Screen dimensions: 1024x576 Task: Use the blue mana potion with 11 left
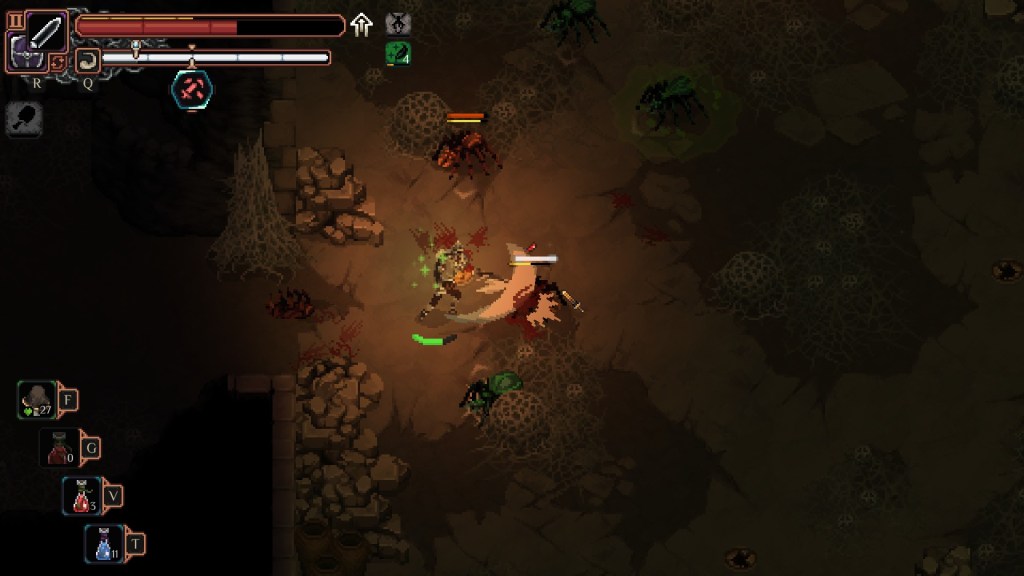(104, 543)
